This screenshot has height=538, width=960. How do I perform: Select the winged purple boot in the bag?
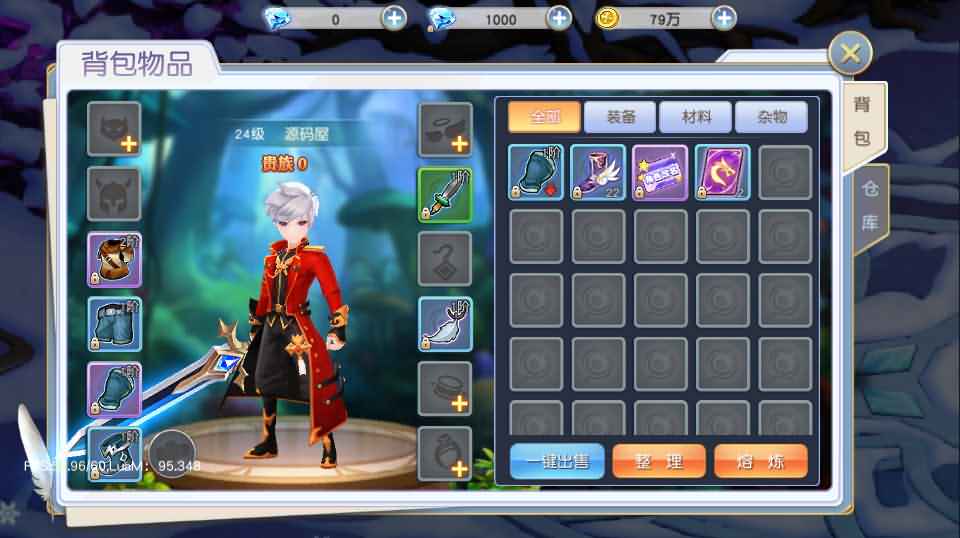[x=598, y=173]
